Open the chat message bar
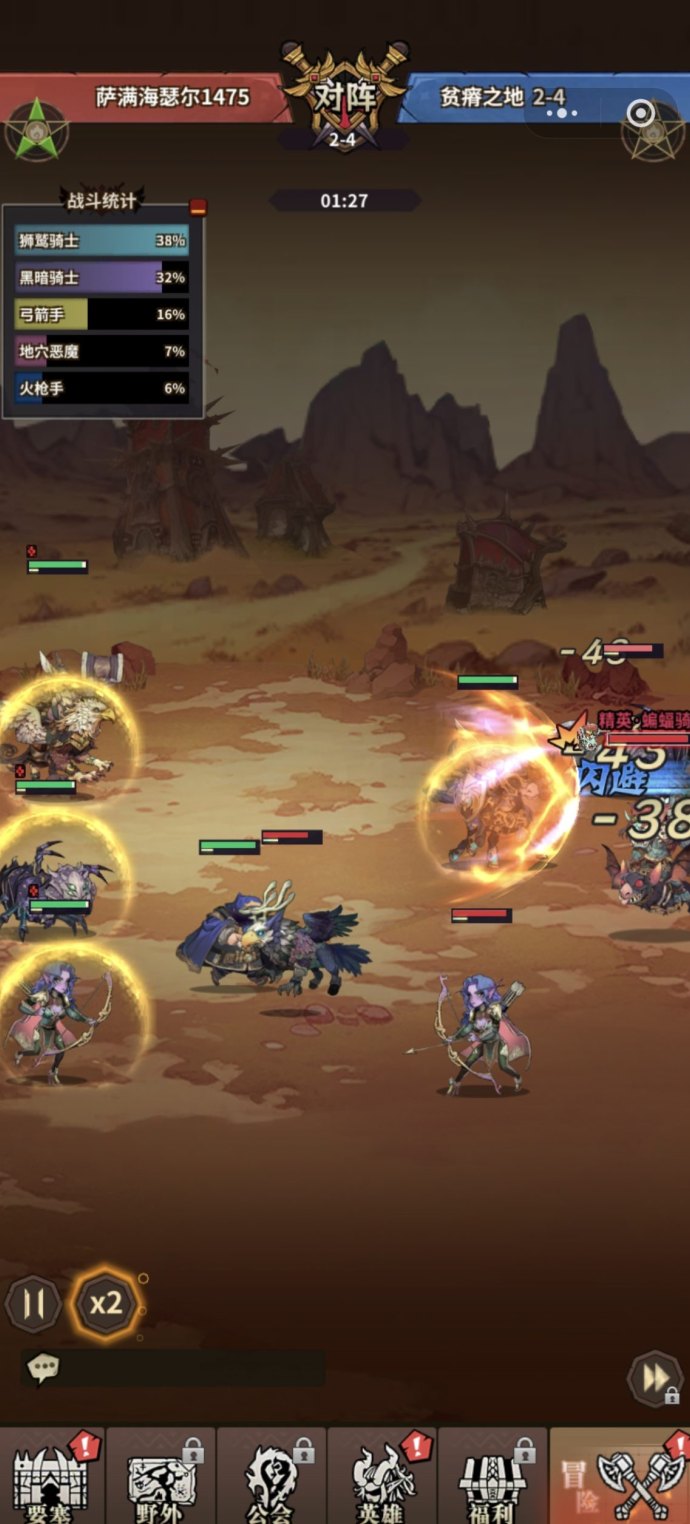This screenshot has width=690, height=1524. (x=172, y=1368)
